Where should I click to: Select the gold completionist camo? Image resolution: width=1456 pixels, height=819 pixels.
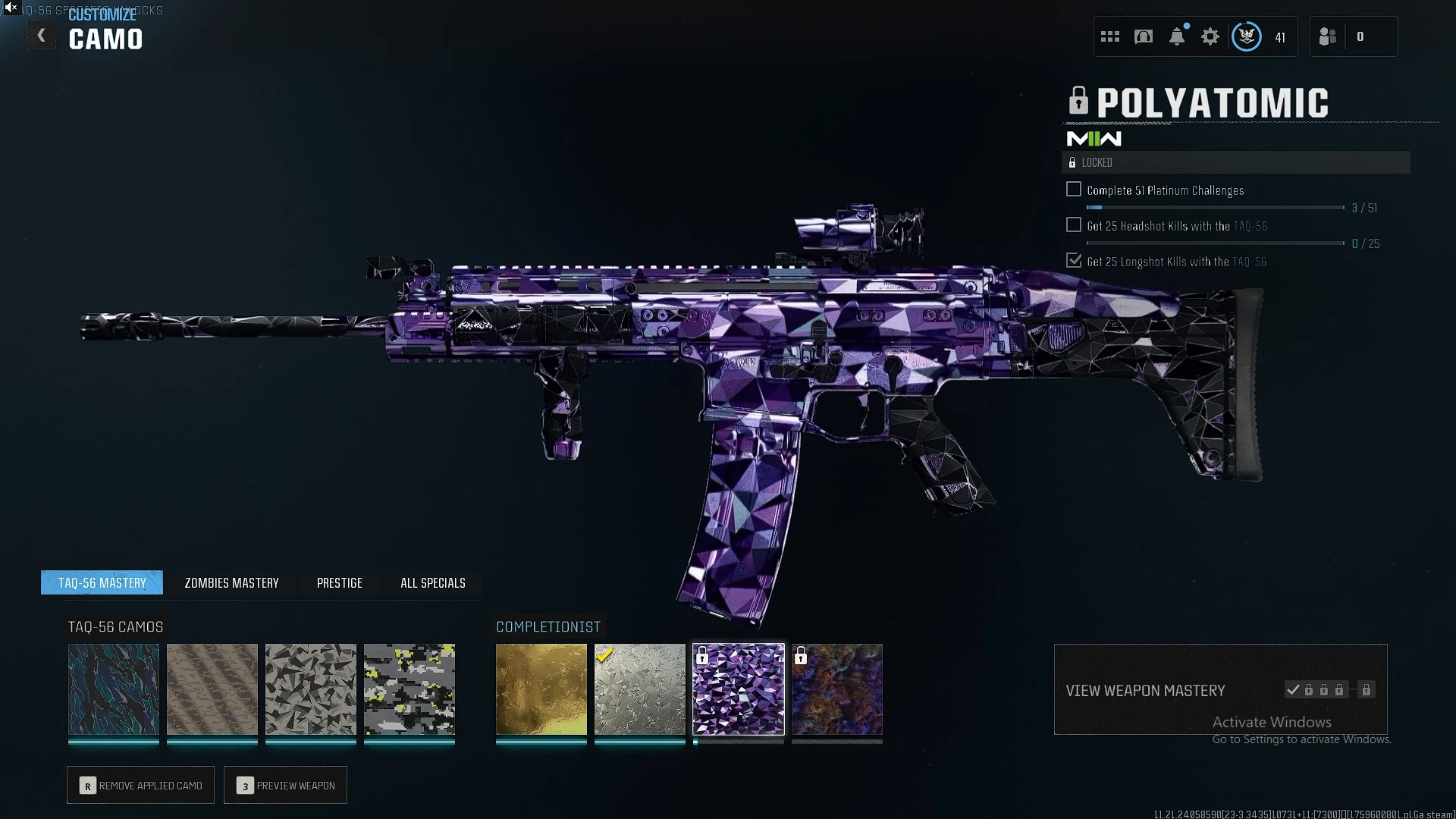pyautogui.click(x=541, y=689)
